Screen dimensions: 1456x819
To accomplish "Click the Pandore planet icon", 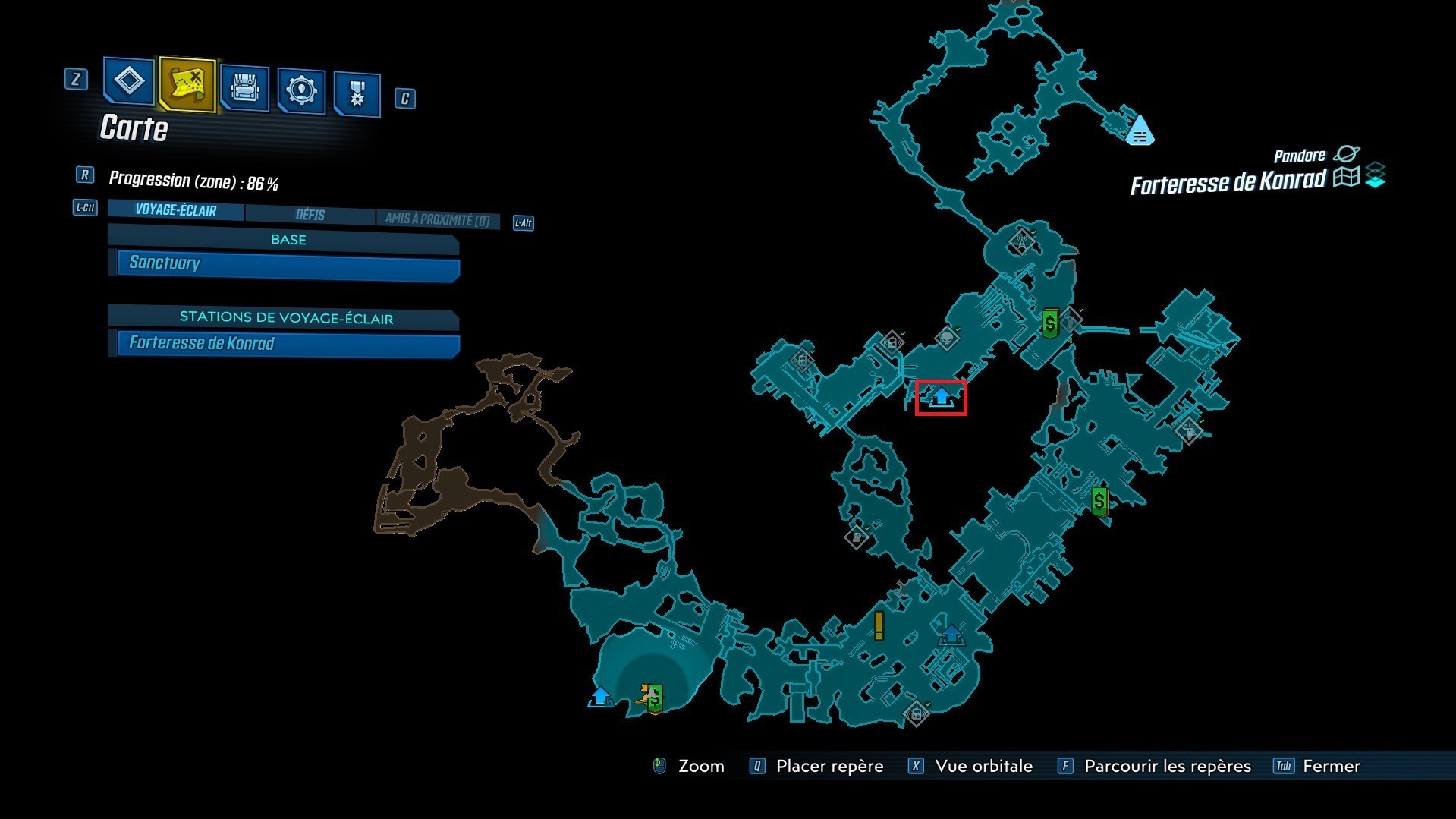I will pyautogui.click(x=1346, y=153).
